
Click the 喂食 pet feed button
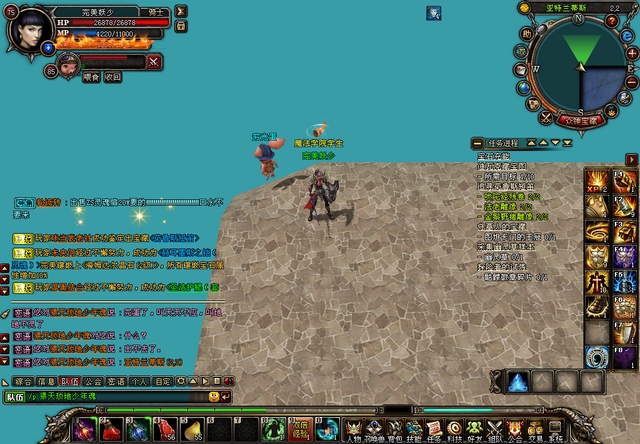coord(91,76)
